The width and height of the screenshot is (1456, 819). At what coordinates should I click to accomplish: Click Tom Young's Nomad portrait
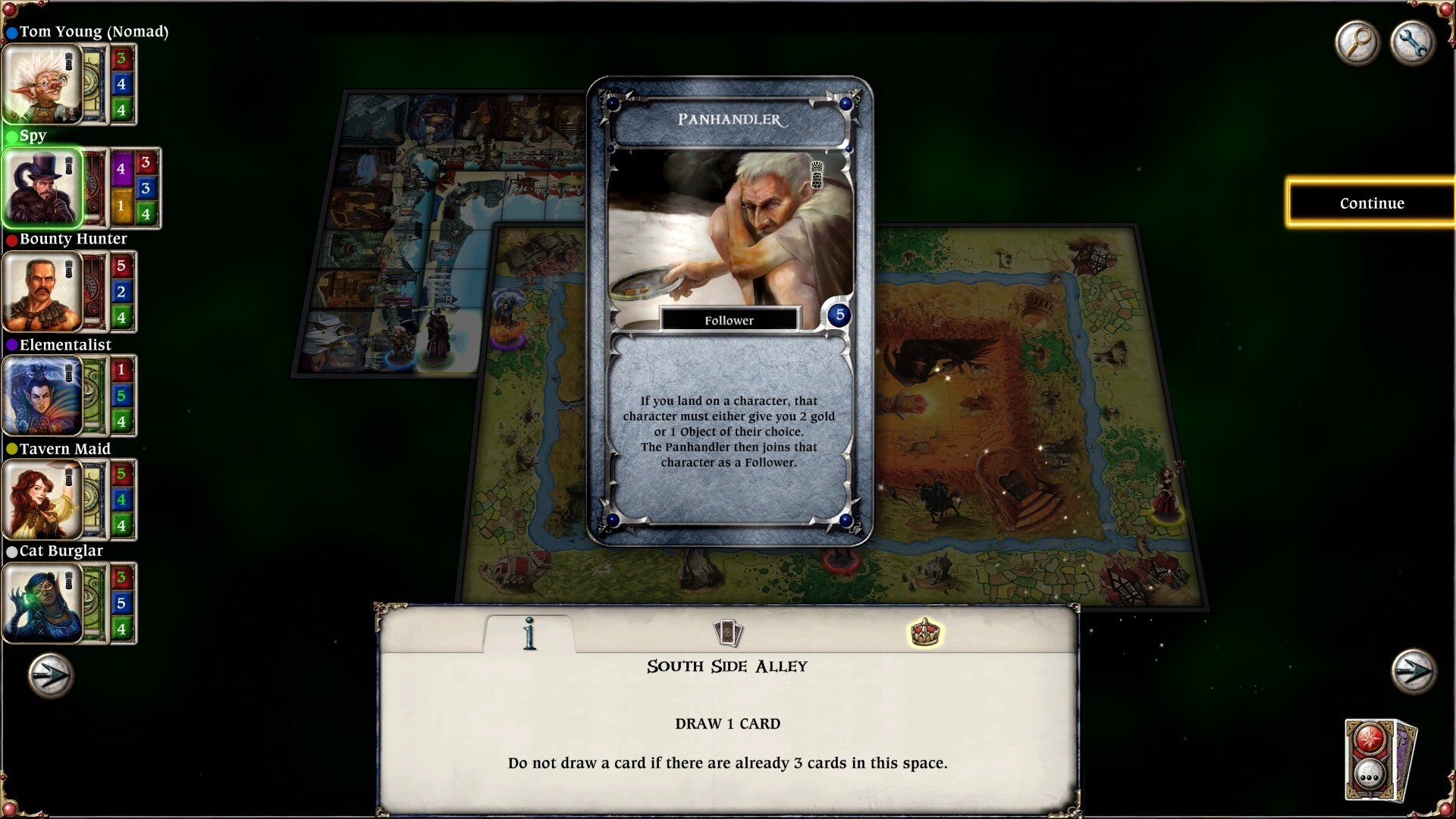(x=42, y=84)
